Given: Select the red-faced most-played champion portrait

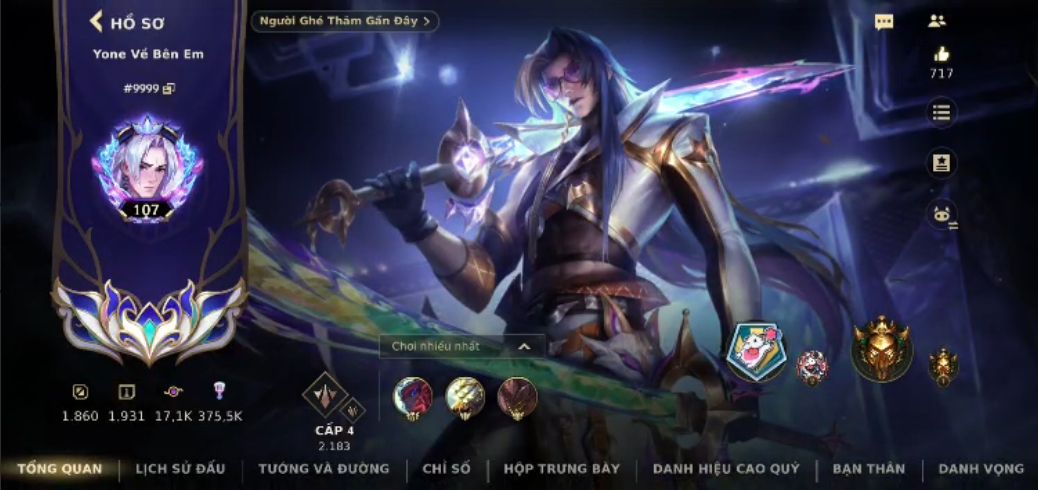Looking at the screenshot, I should [x=413, y=397].
